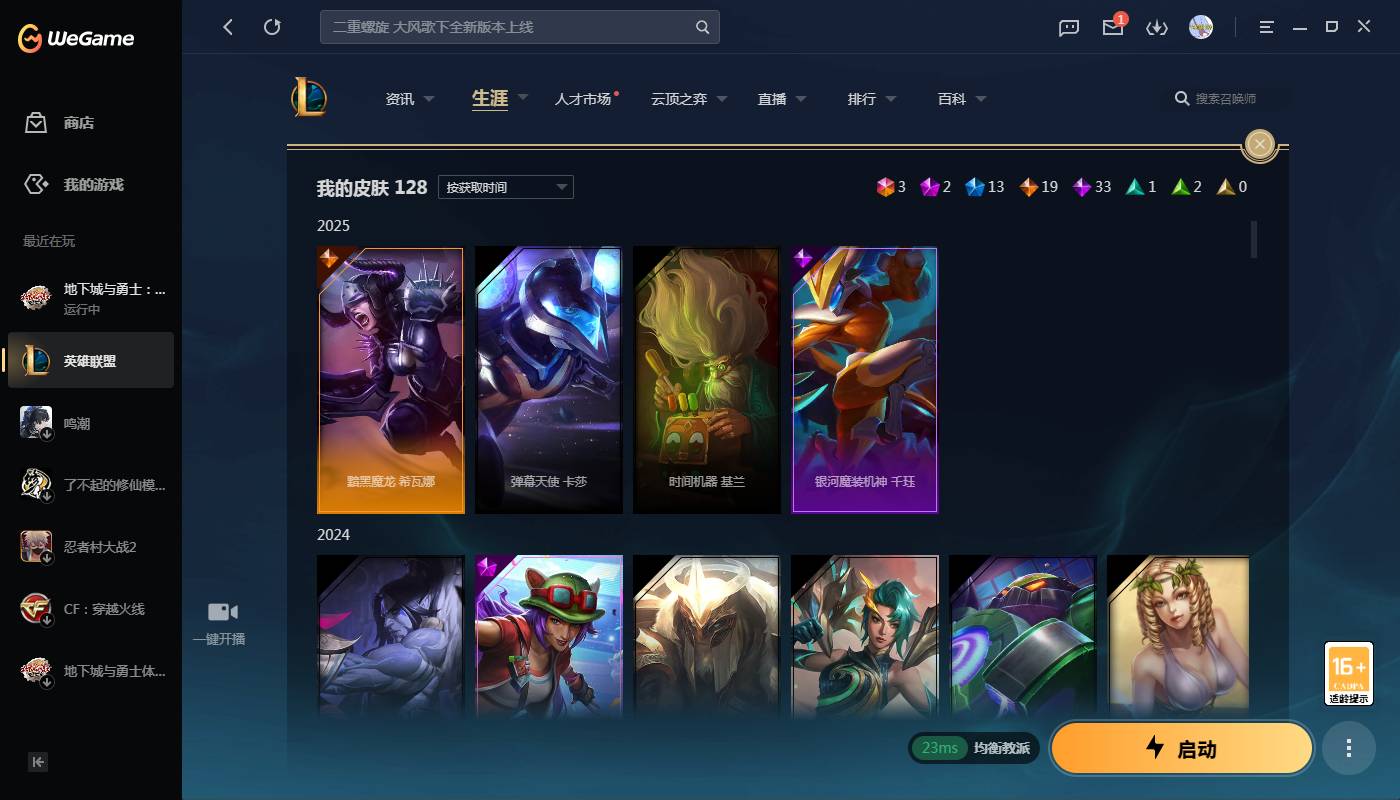Image resolution: width=1400 pixels, height=800 pixels.
Task: Collapse the sidebar with bottom-left arrow toggle
Action: [37, 761]
